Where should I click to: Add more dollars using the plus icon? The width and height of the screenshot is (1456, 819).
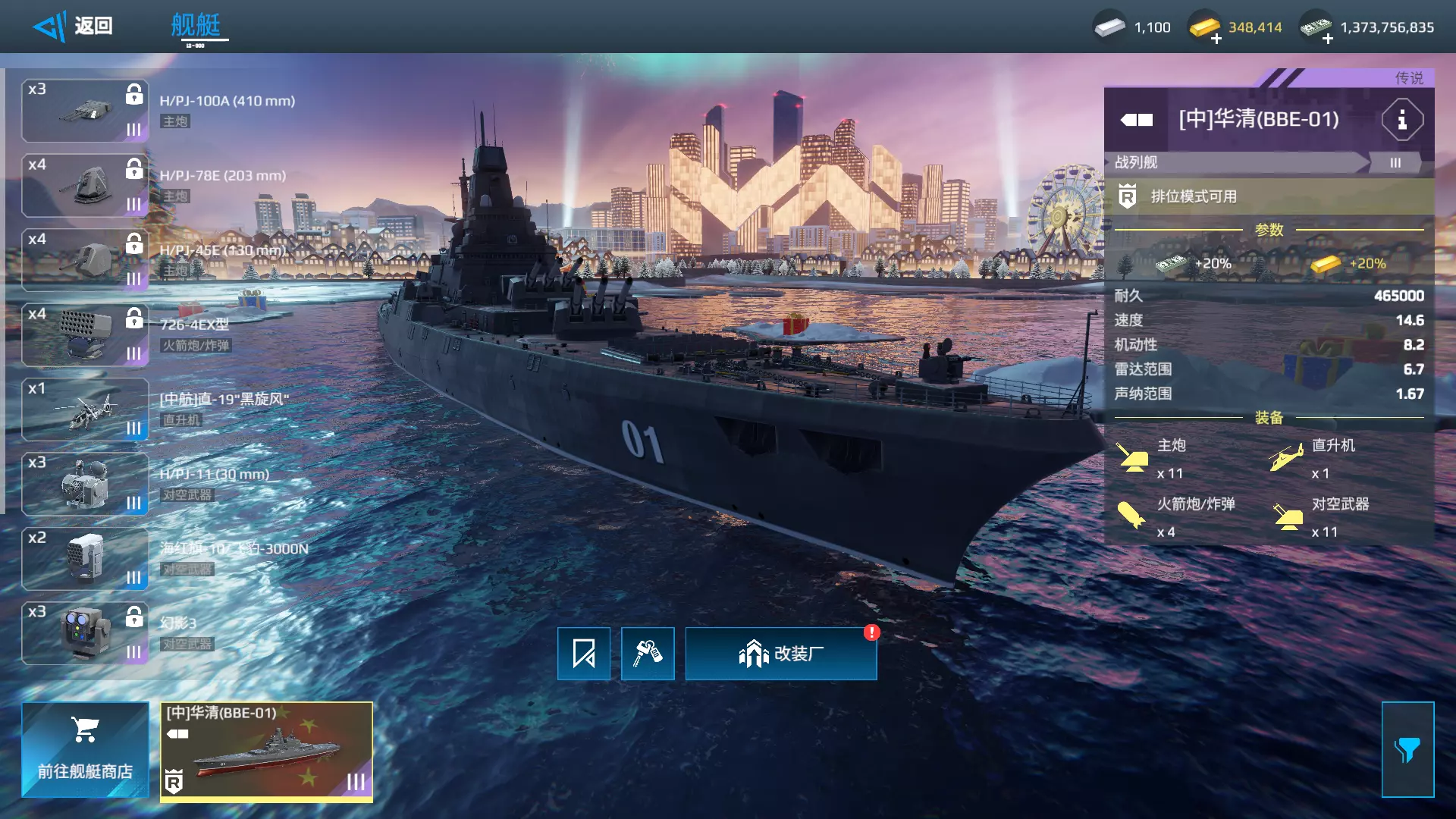[1328, 39]
